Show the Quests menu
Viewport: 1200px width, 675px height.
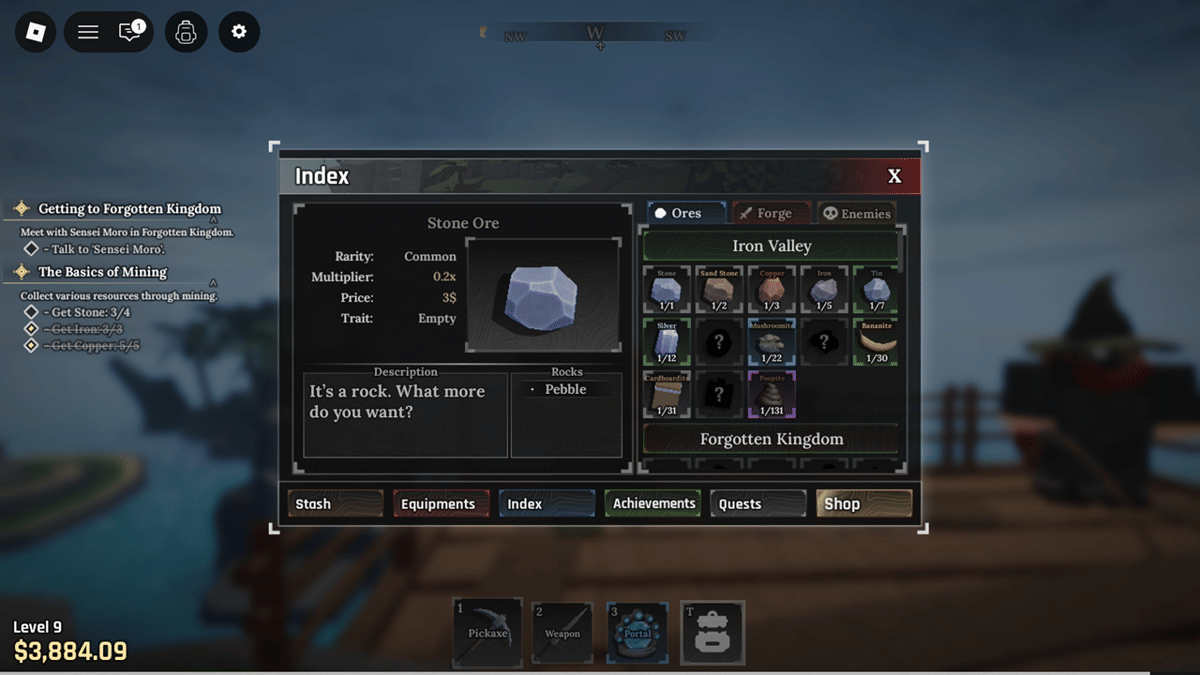tap(758, 504)
